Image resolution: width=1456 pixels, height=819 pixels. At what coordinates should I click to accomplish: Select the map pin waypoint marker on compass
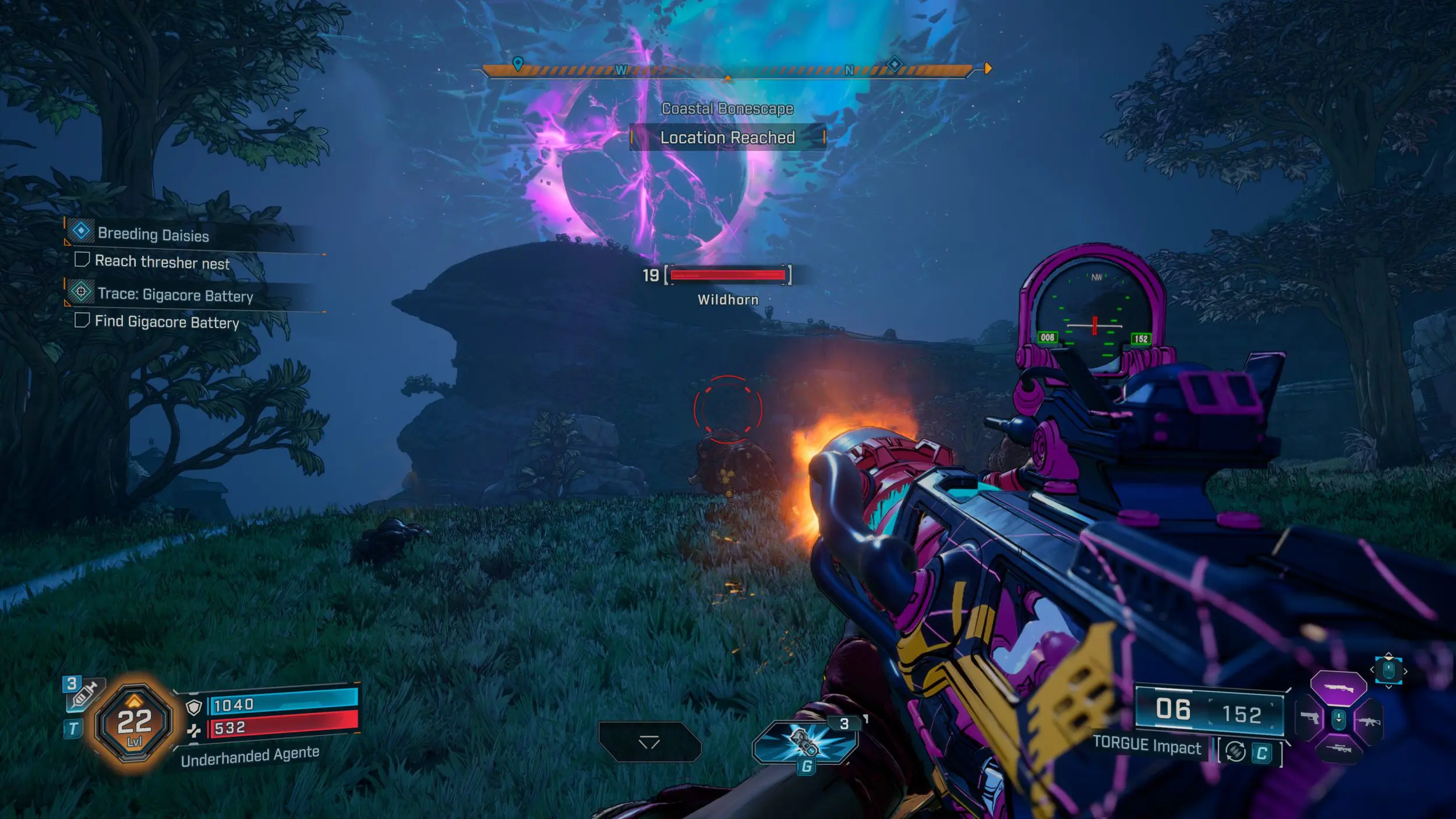[x=517, y=63]
